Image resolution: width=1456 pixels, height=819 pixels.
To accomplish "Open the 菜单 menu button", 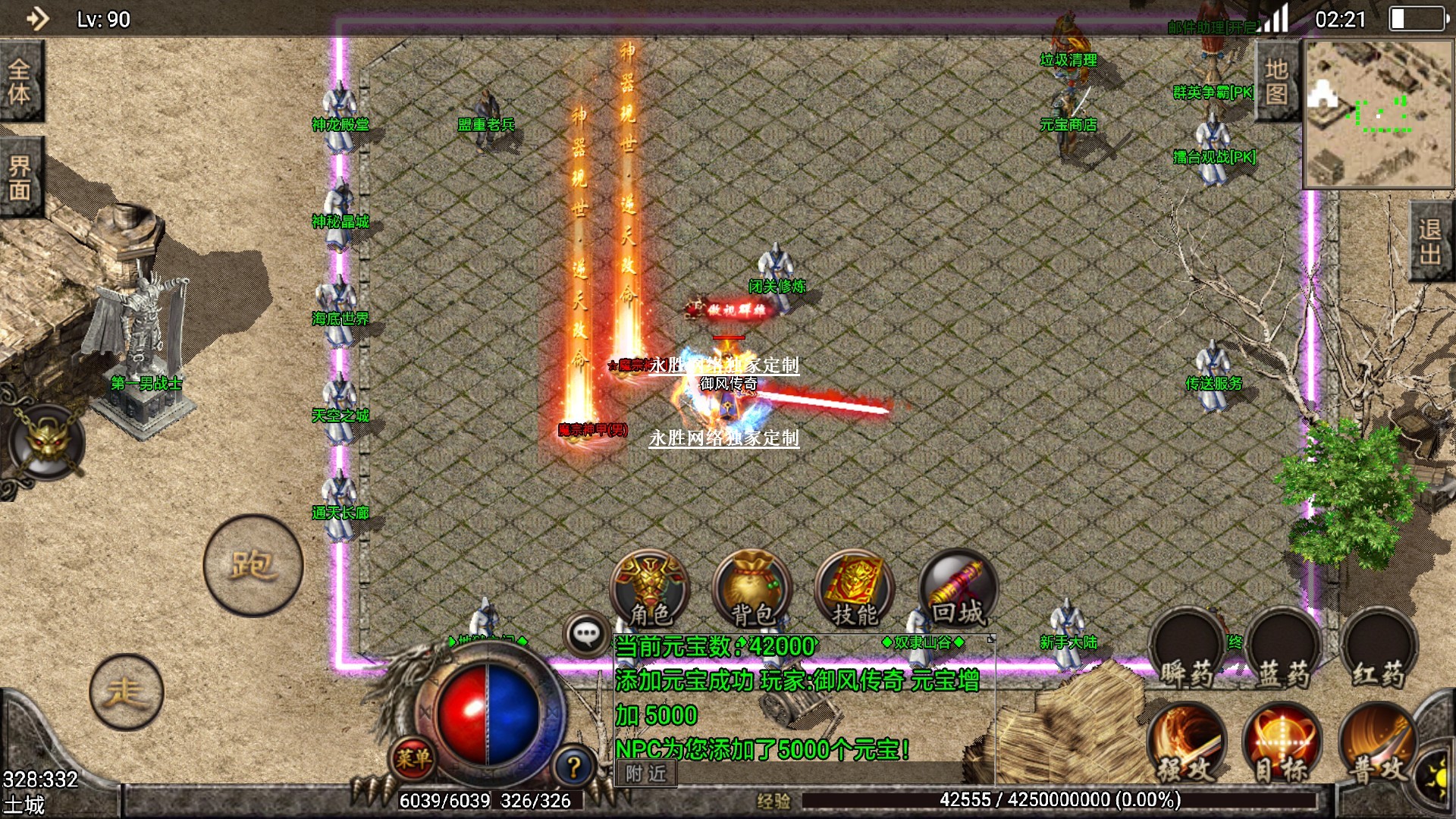I will (x=414, y=757).
